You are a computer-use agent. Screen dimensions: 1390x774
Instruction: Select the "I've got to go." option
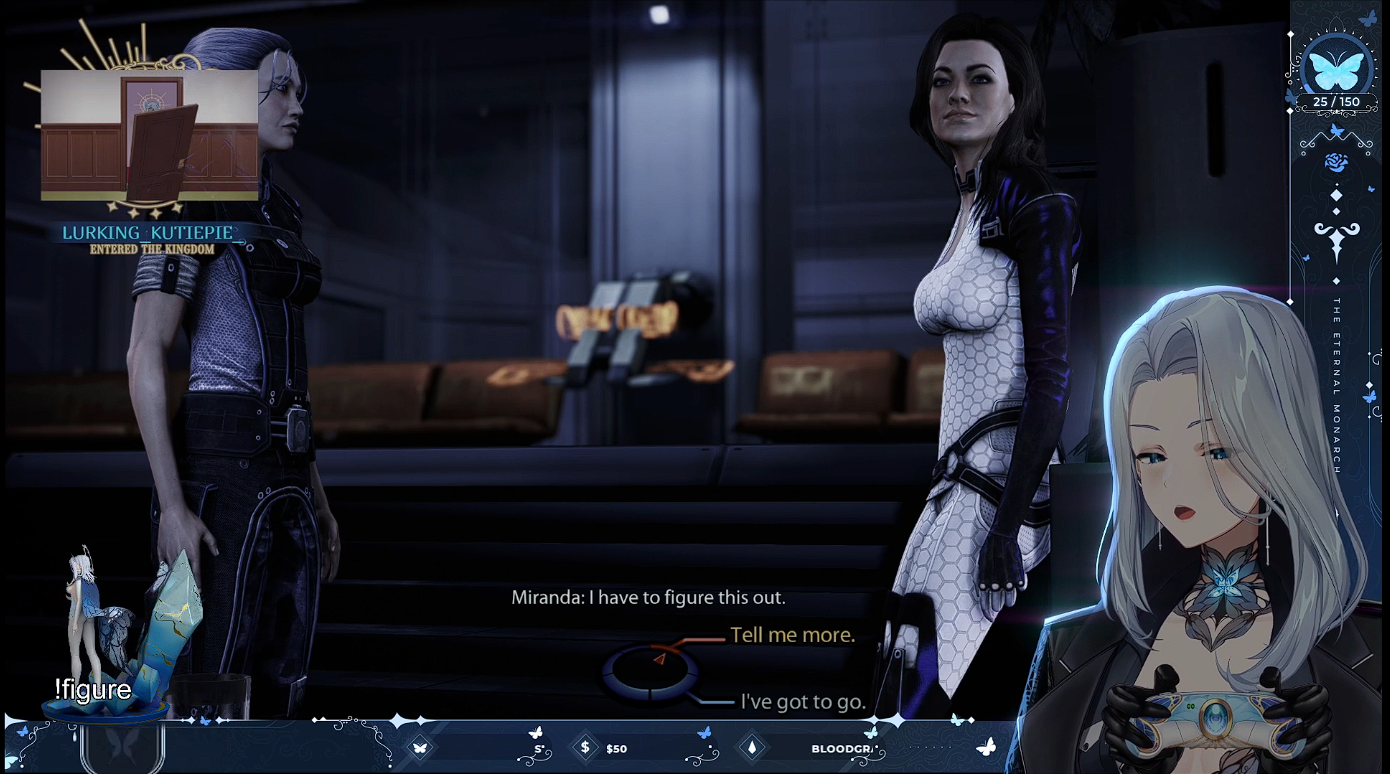802,702
